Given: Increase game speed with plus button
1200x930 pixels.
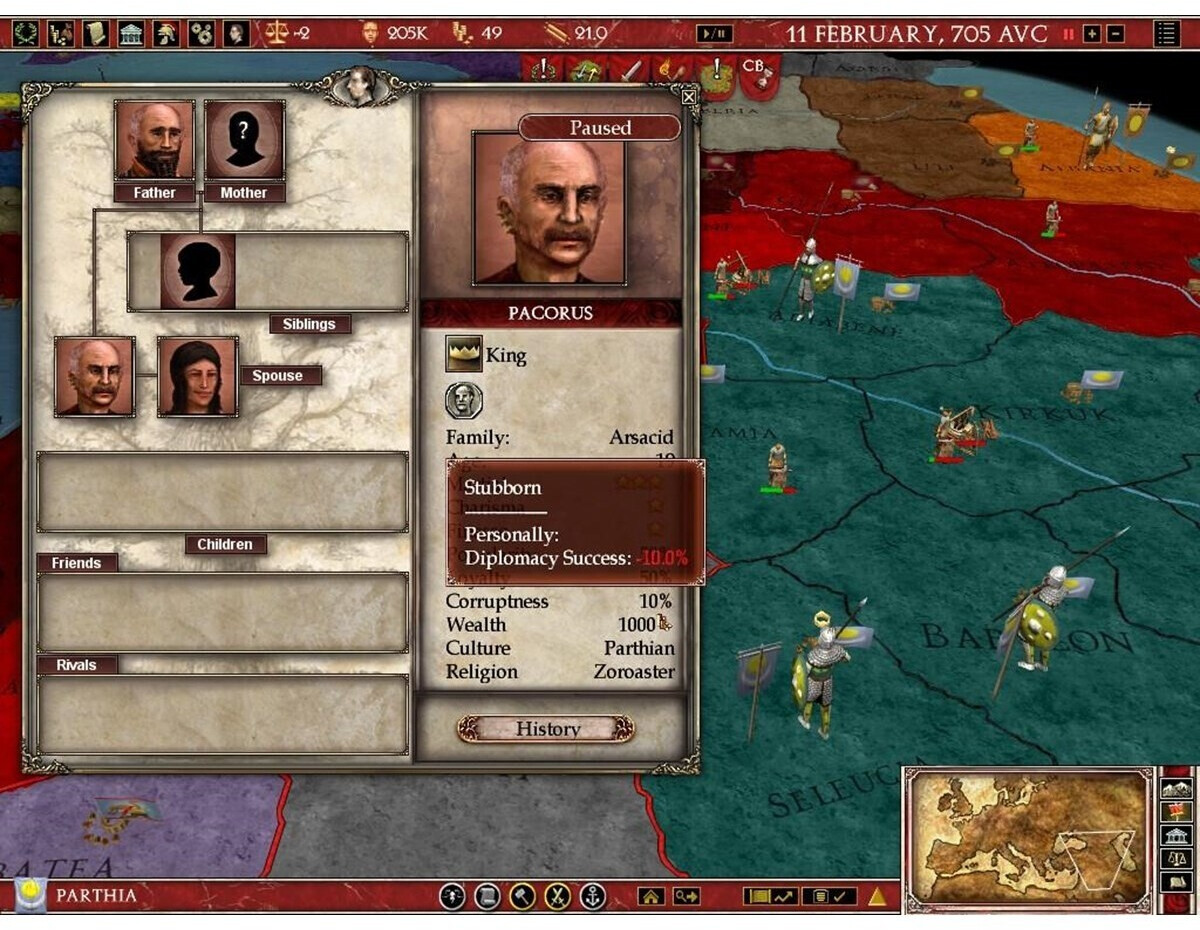Looking at the screenshot, I should (x=1092, y=34).
